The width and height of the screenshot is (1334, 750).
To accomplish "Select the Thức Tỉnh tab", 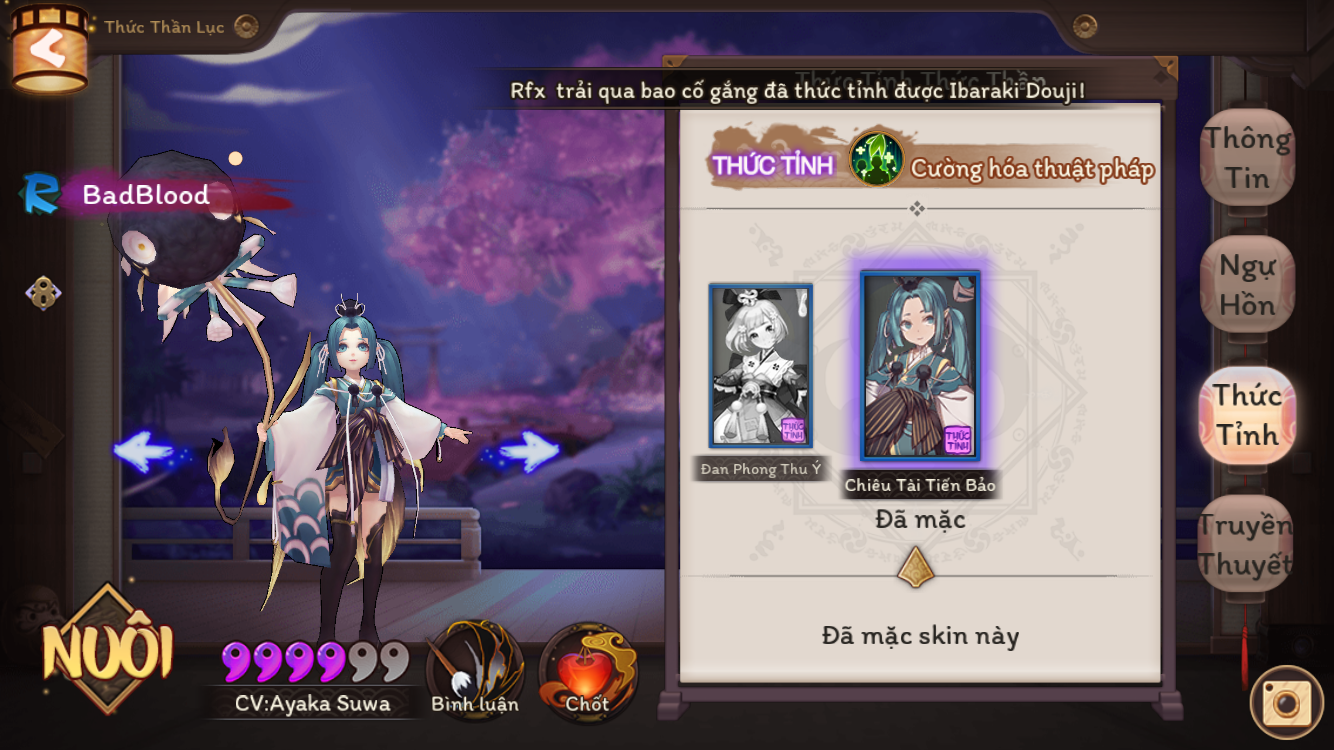I will pyautogui.click(x=1246, y=414).
